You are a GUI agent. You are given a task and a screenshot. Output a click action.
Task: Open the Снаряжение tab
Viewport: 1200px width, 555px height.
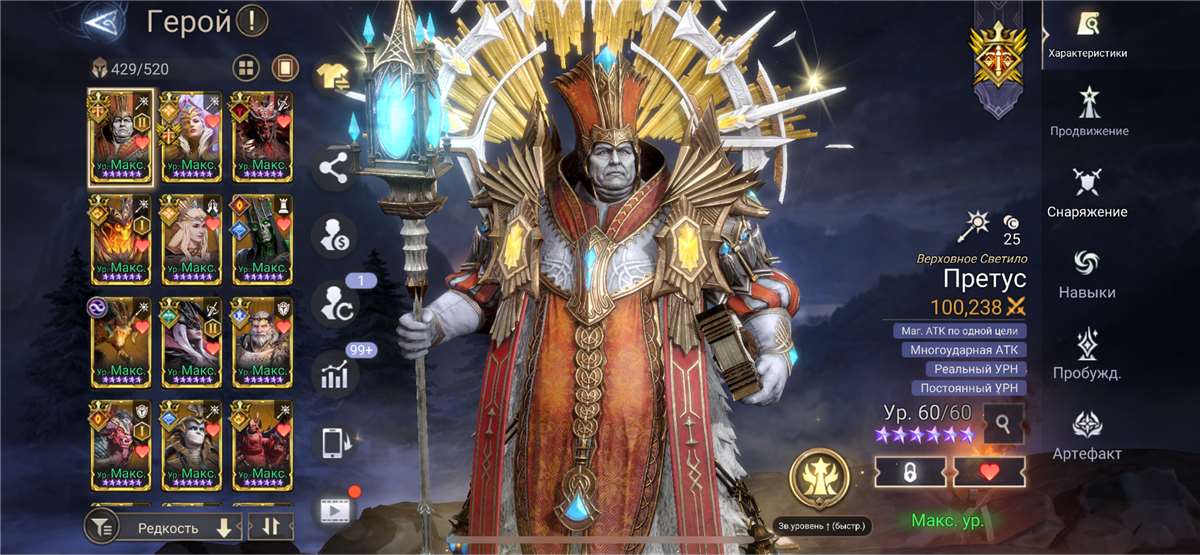pyautogui.click(x=1087, y=192)
